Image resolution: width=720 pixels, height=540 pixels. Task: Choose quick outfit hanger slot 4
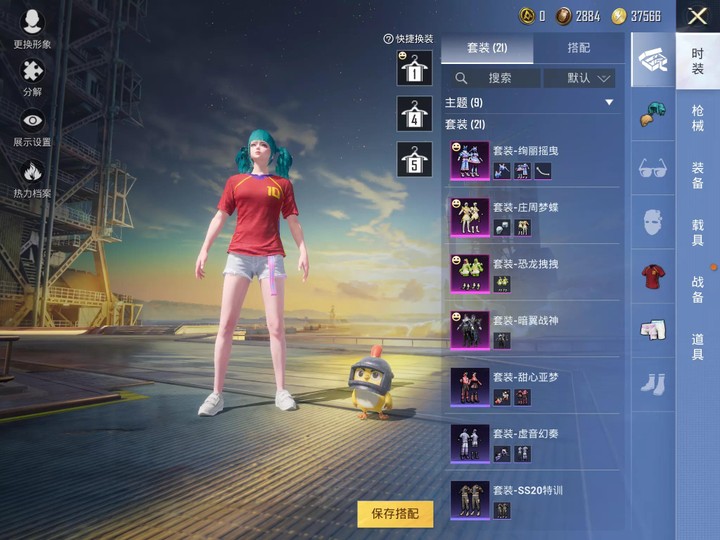coord(414,115)
